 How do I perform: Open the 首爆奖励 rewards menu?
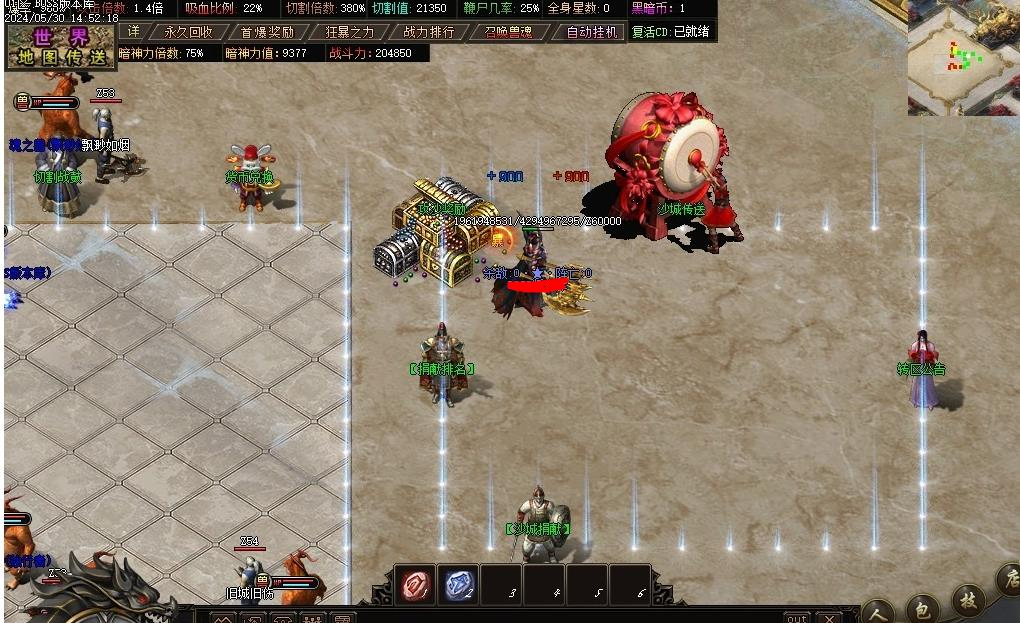click(x=267, y=32)
